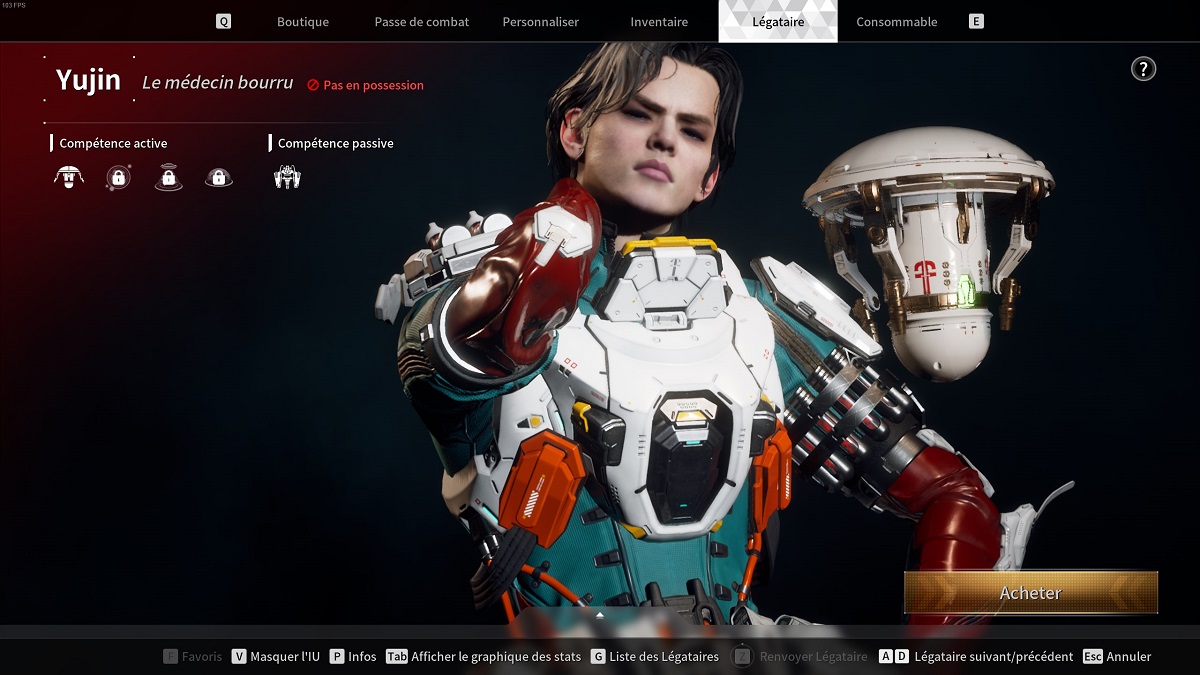Buy Yujin with the Acheter button
This screenshot has width=1200, height=675.
click(1030, 593)
